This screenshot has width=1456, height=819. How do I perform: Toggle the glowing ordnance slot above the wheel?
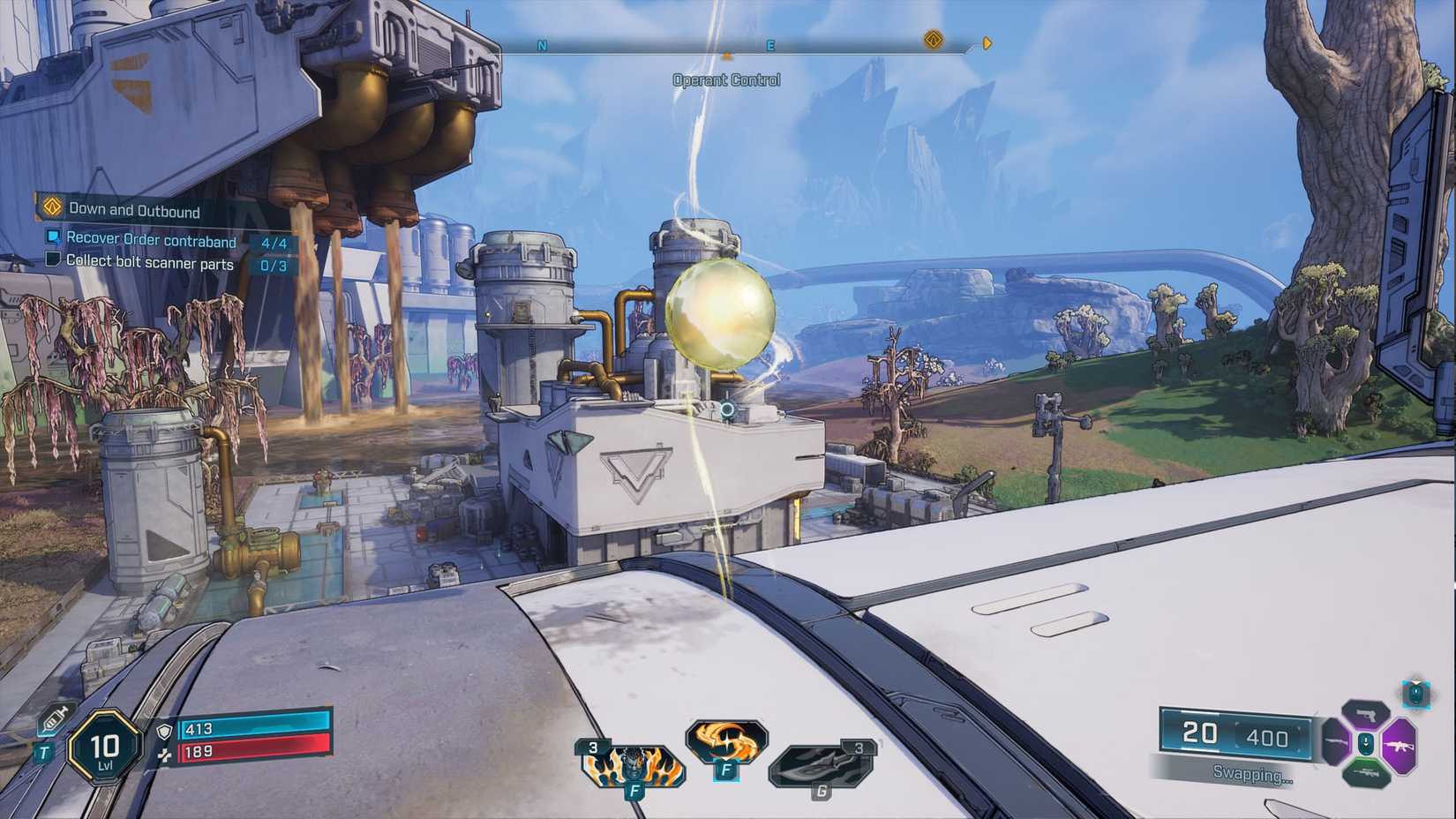pyautogui.click(x=1416, y=695)
